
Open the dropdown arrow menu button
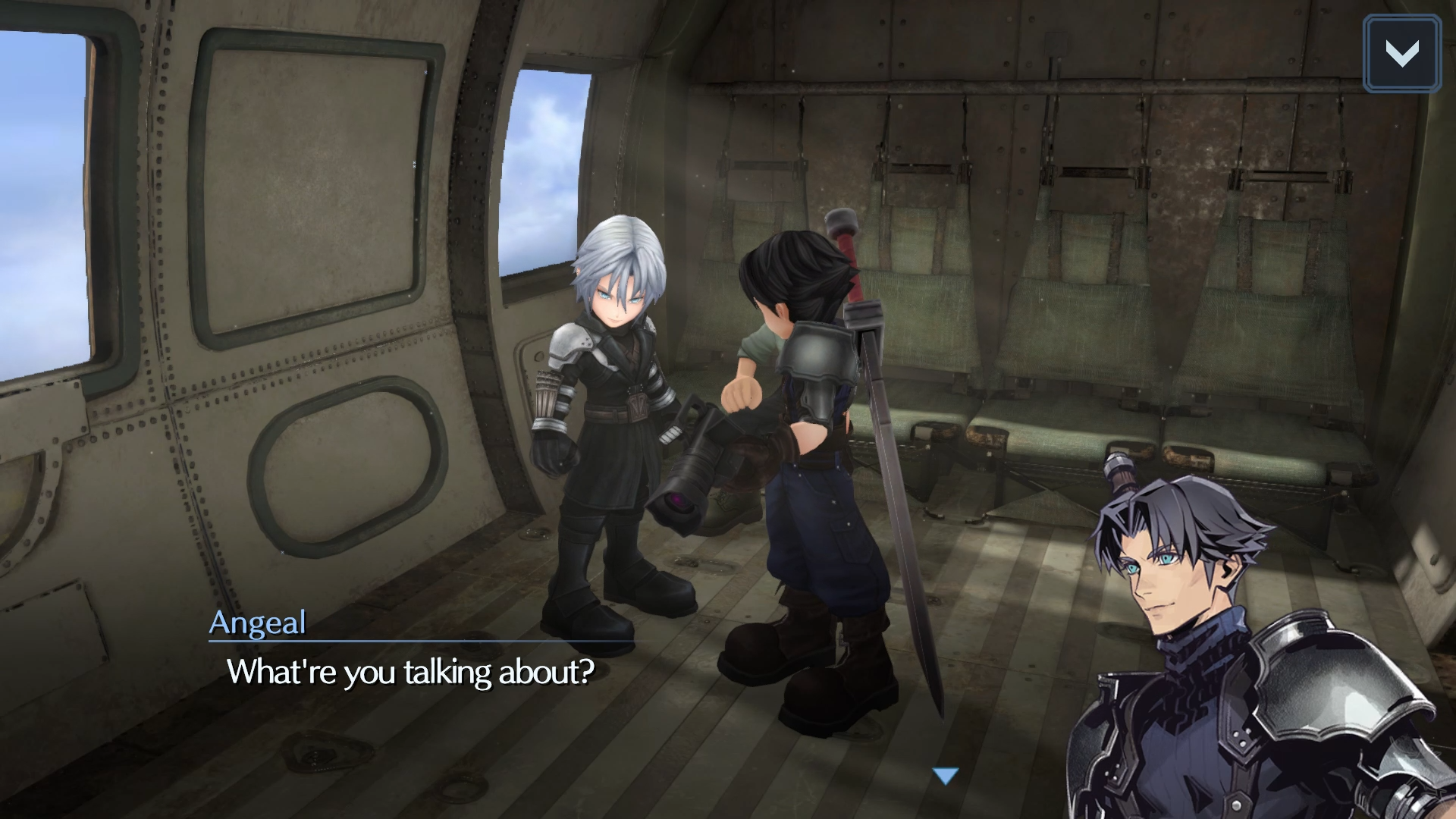click(x=1401, y=54)
